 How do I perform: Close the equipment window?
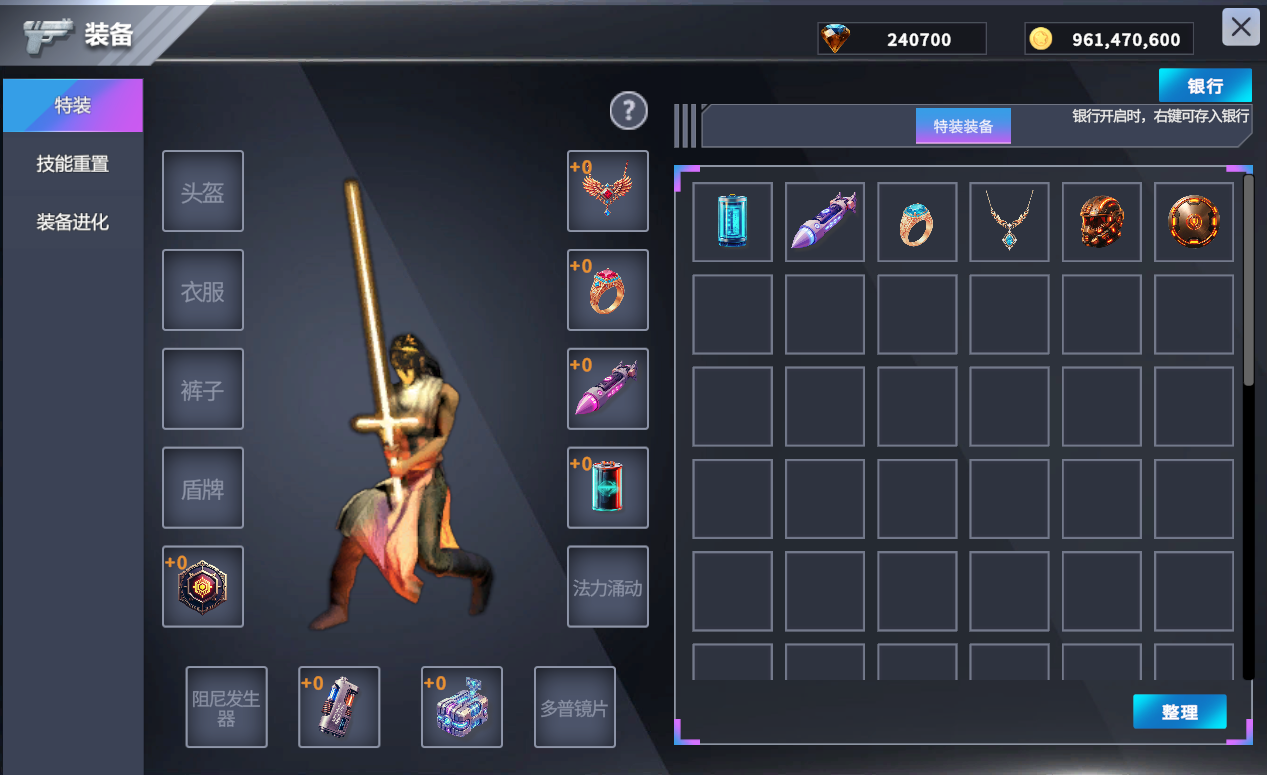tap(1240, 27)
